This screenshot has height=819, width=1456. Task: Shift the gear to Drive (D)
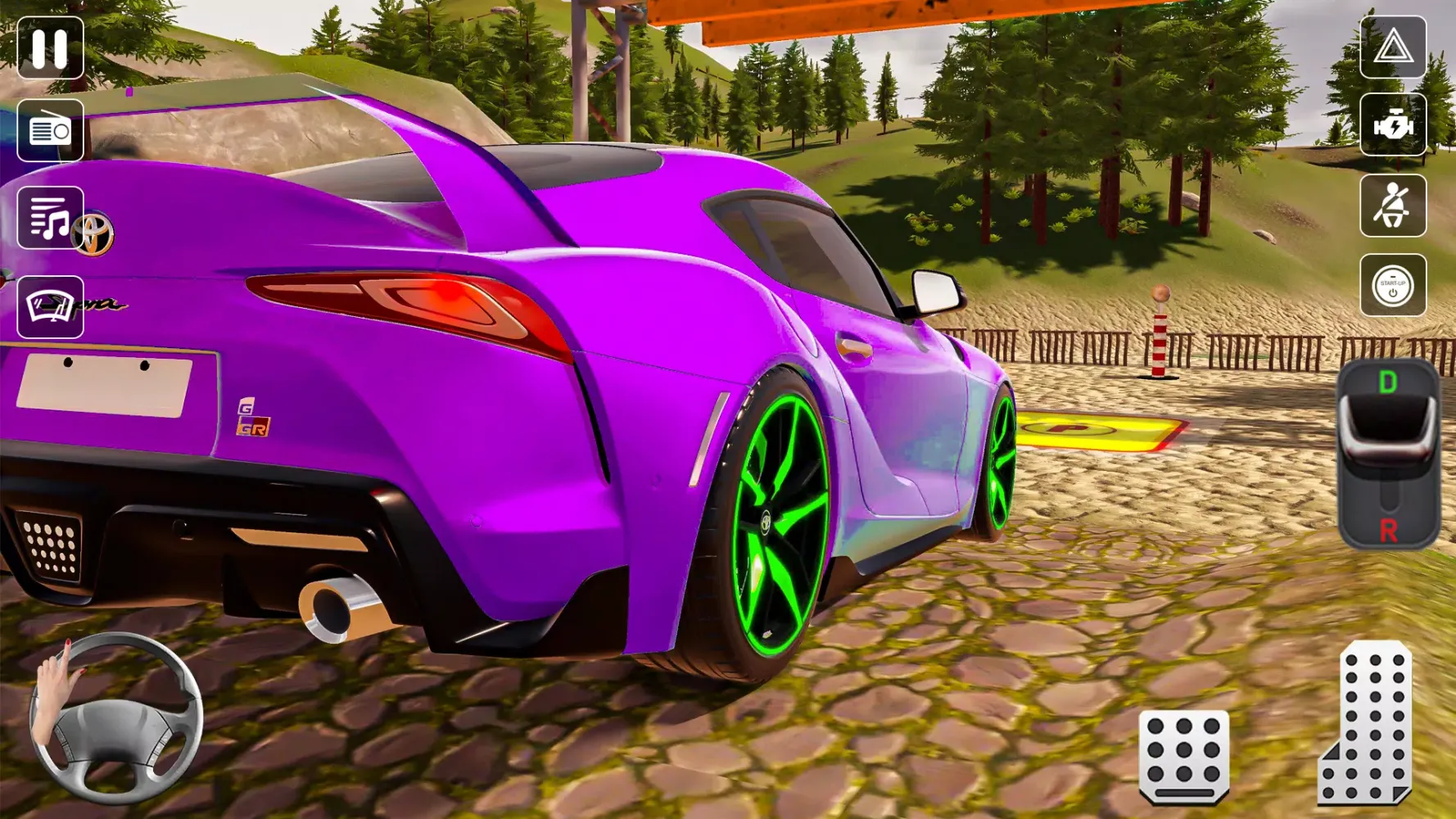[x=1387, y=383]
